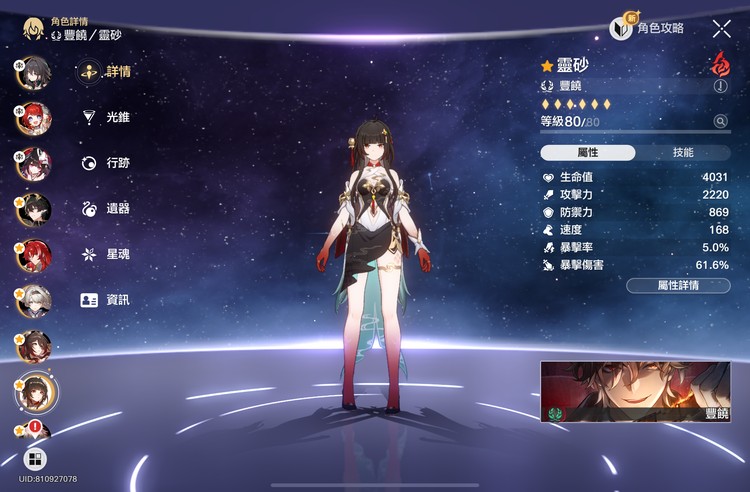Click the magnifier icon beside level 80
The image size is (750, 492).
tap(720, 122)
